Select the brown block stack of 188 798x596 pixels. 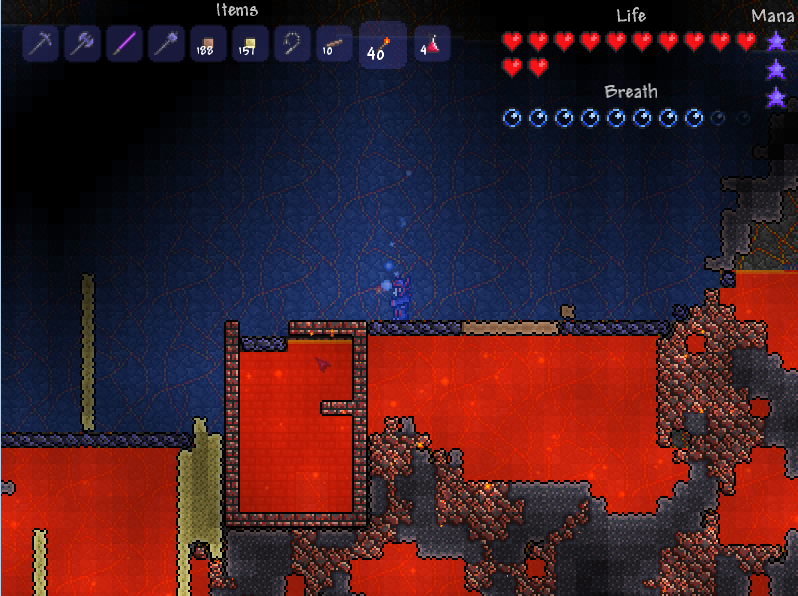208,44
